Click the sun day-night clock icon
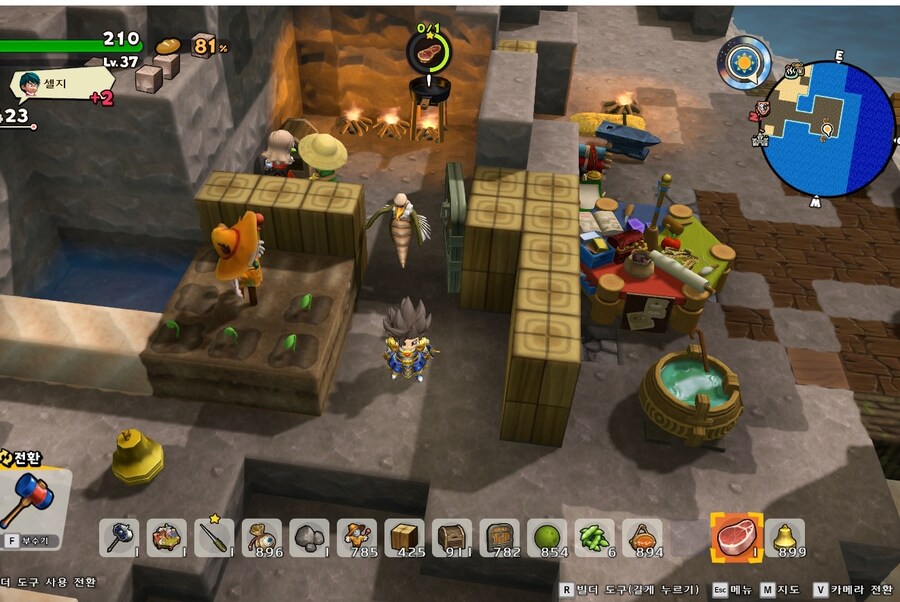 743,63
